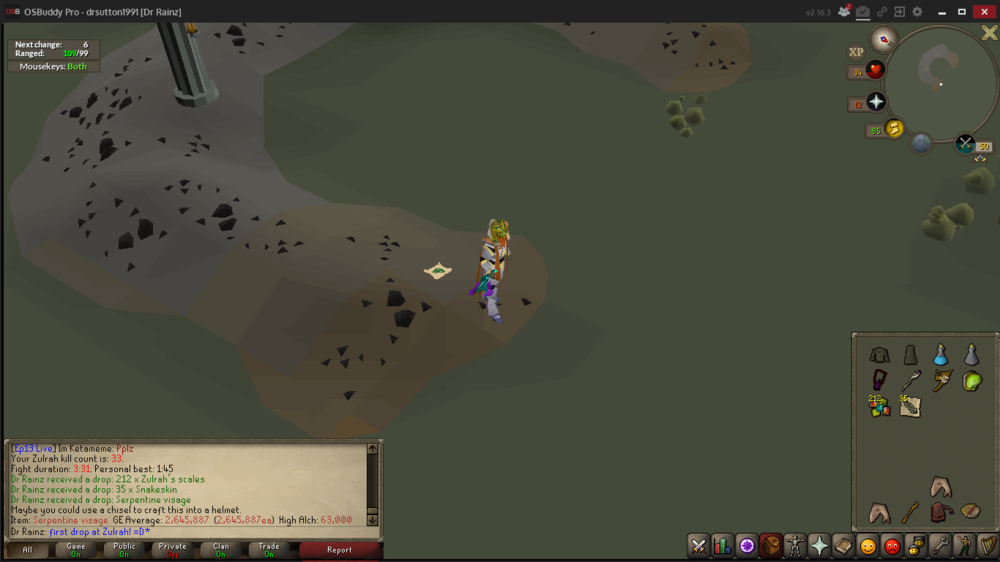Viewport: 1000px width, 562px height.
Task: Select the Snakeskin stack of 35
Action: point(910,406)
